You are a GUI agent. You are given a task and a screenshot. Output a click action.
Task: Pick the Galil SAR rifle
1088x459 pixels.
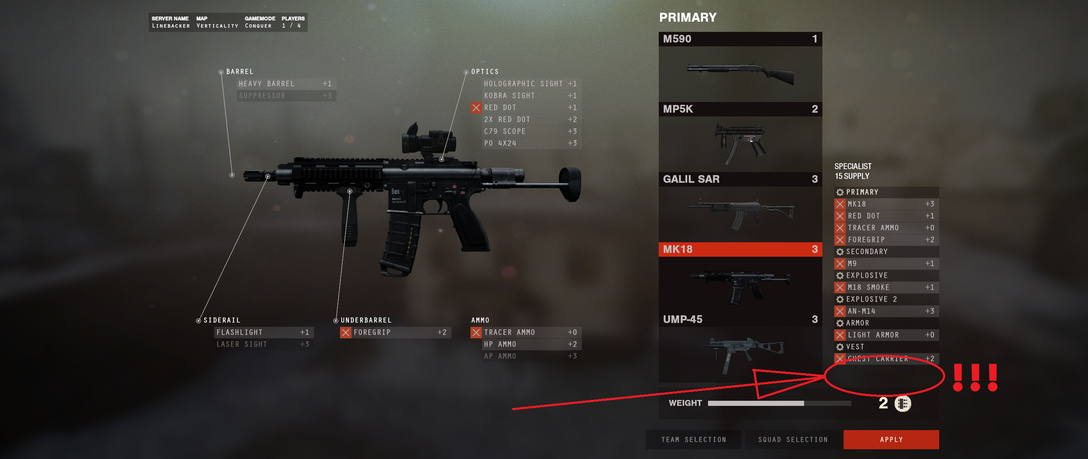(740, 207)
